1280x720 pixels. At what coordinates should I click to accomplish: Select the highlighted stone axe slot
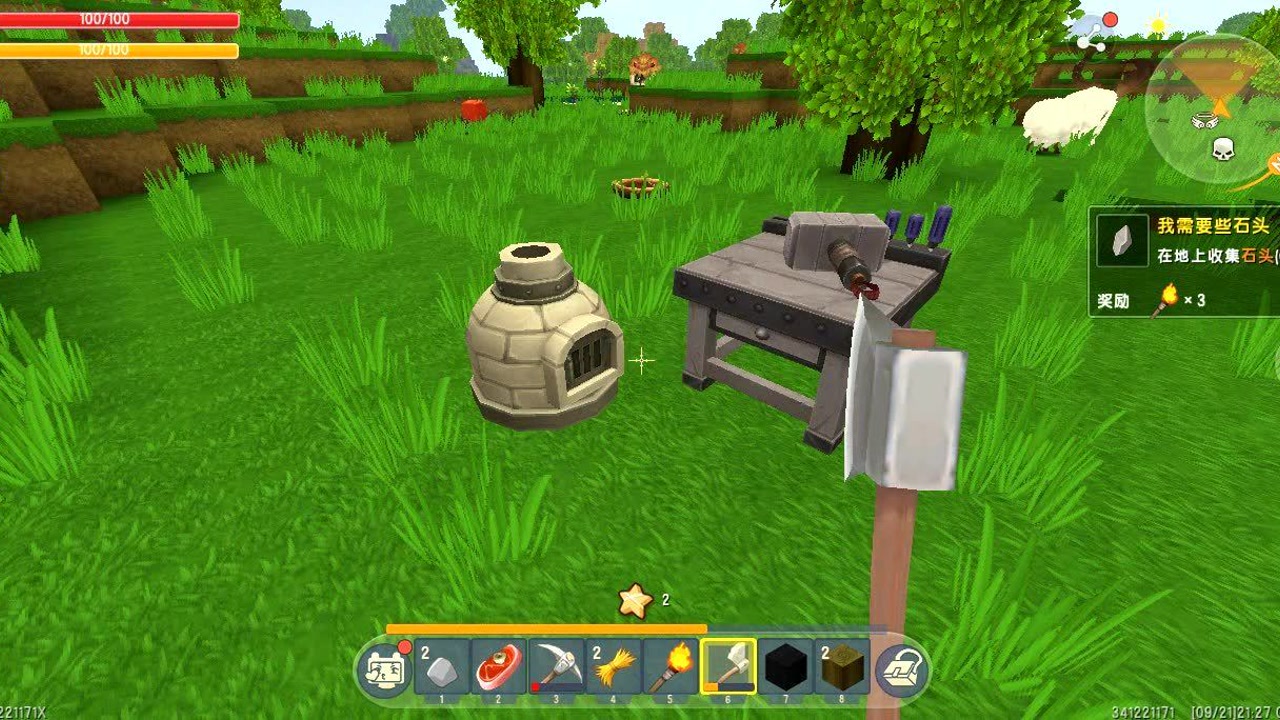[x=727, y=667]
